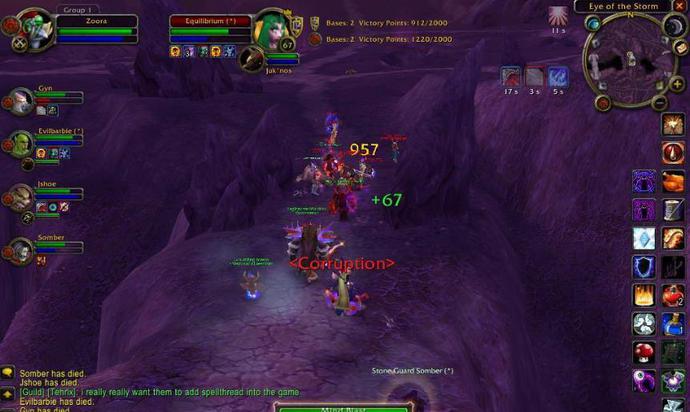Select party member Jshoe's frame

coord(20,197)
